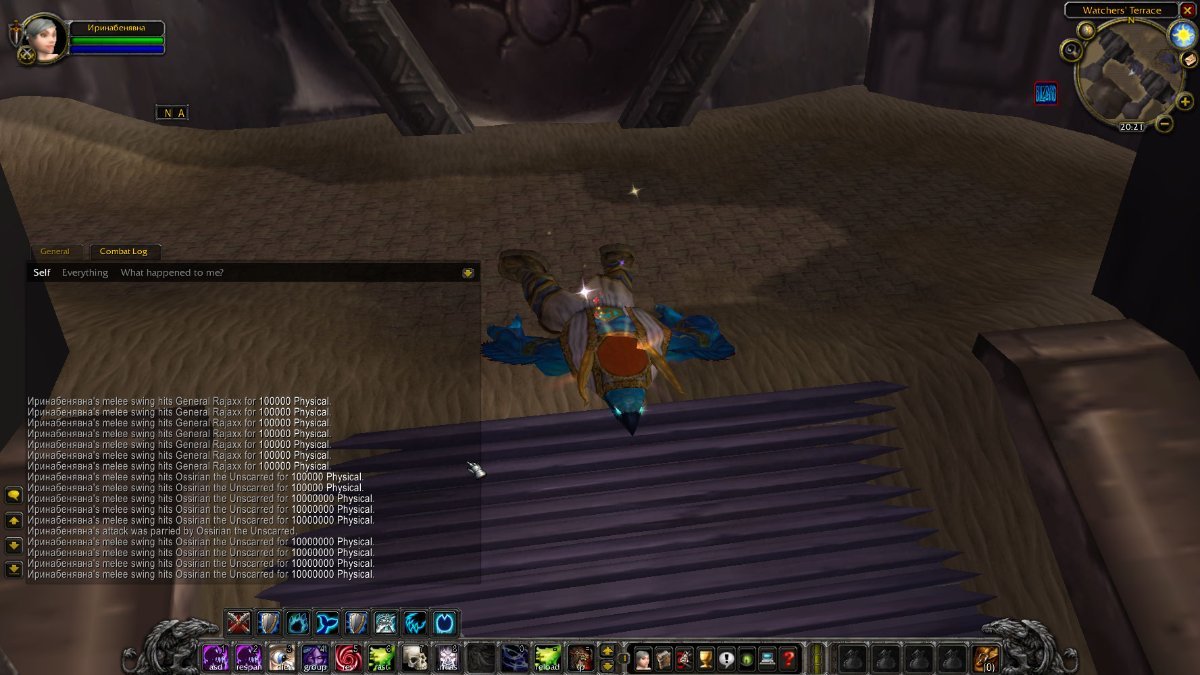Click the sun day-night indicator by the minimap
This screenshot has height=675, width=1200.
coord(1183,35)
